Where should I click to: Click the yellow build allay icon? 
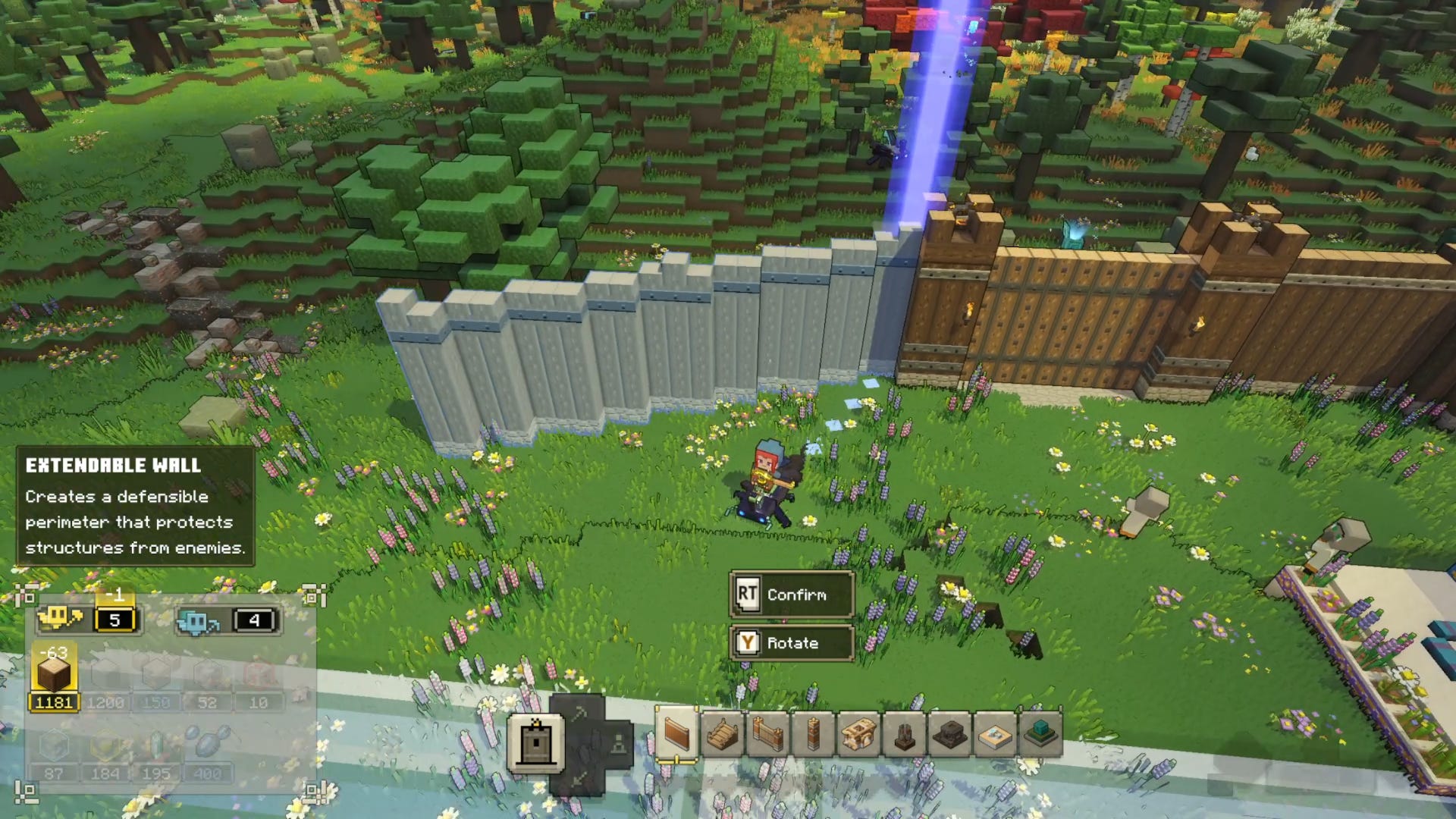click(61, 619)
